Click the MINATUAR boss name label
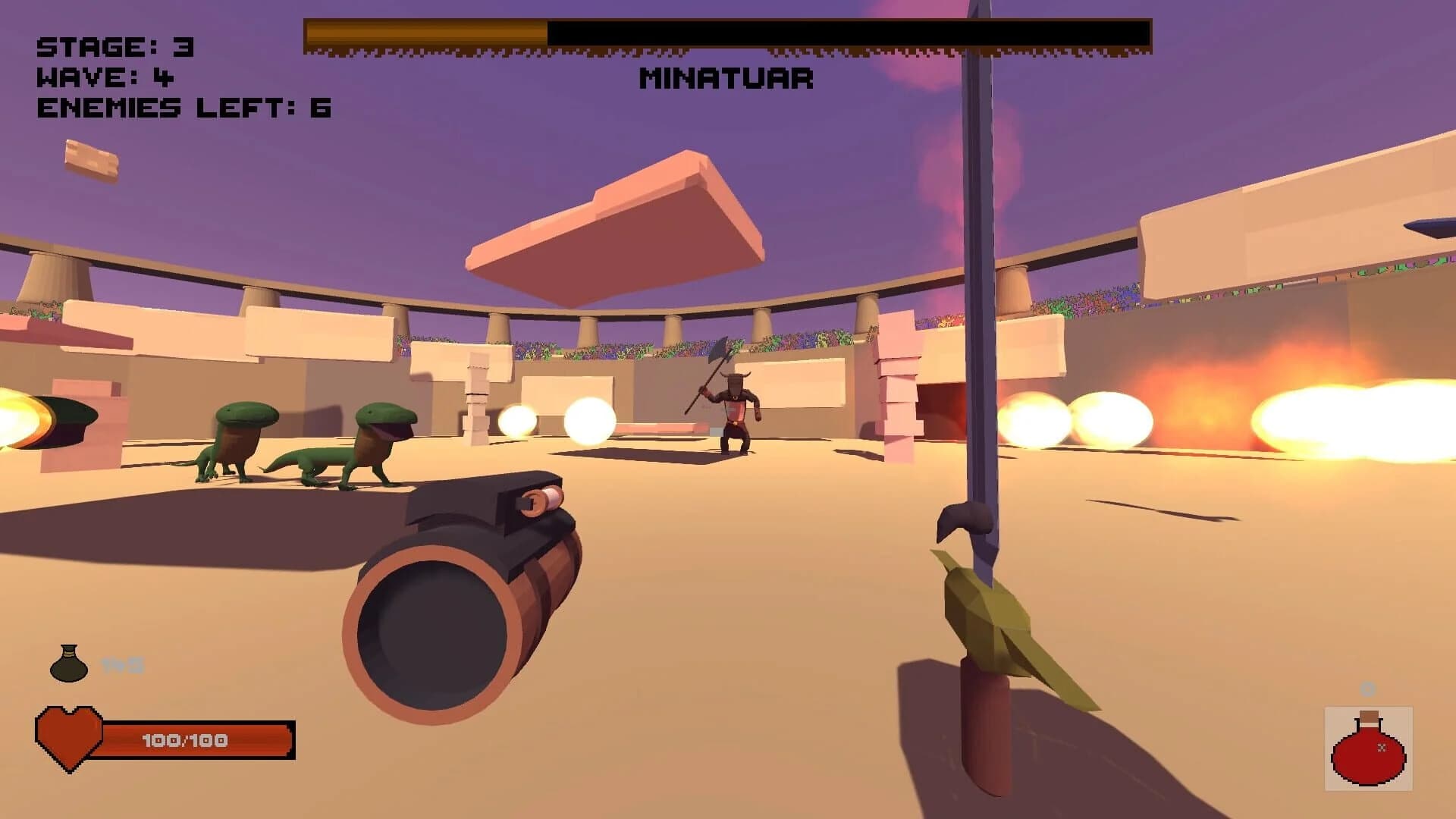1456x819 pixels. [x=726, y=78]
